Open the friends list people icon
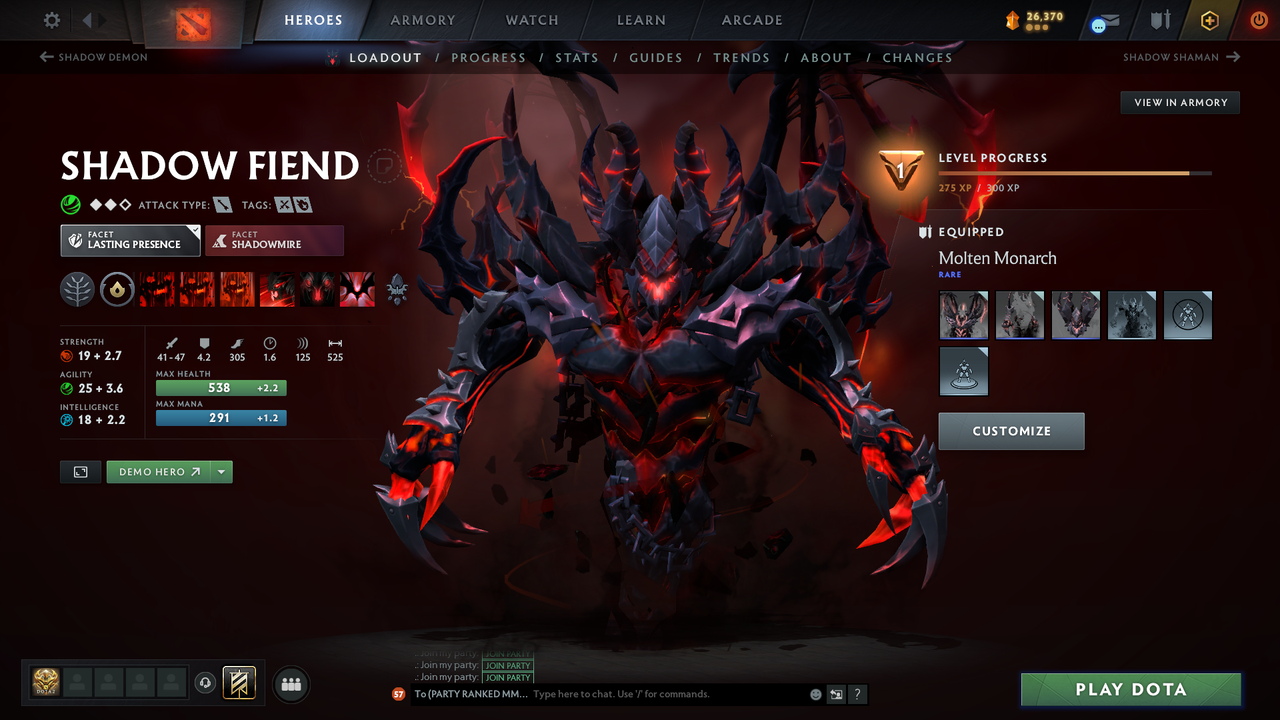The width and height of the screenshot is (1280, 720). click(x=290, y=684)
